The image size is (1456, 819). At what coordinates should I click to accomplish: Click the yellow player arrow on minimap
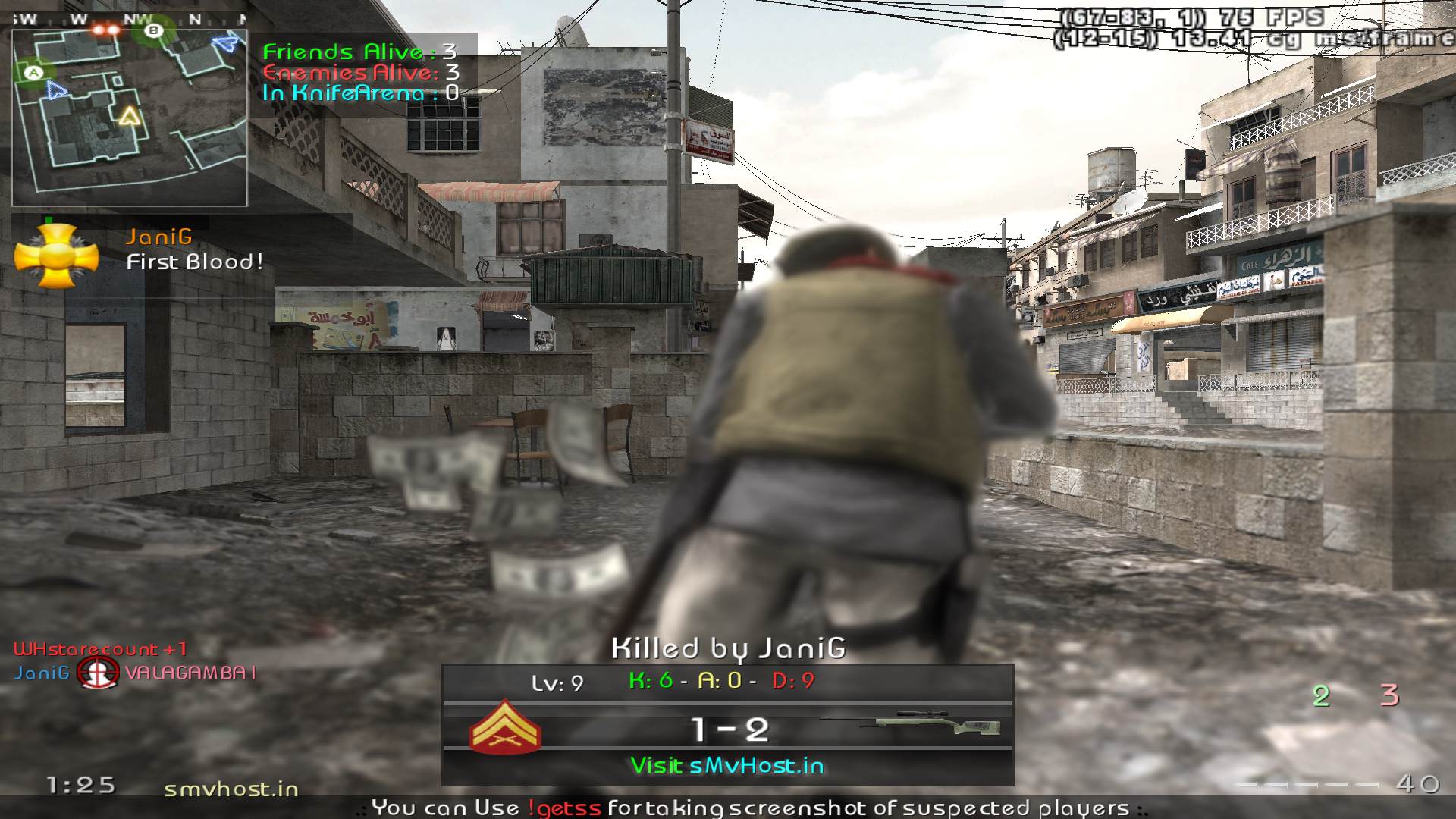coord(130,115)
